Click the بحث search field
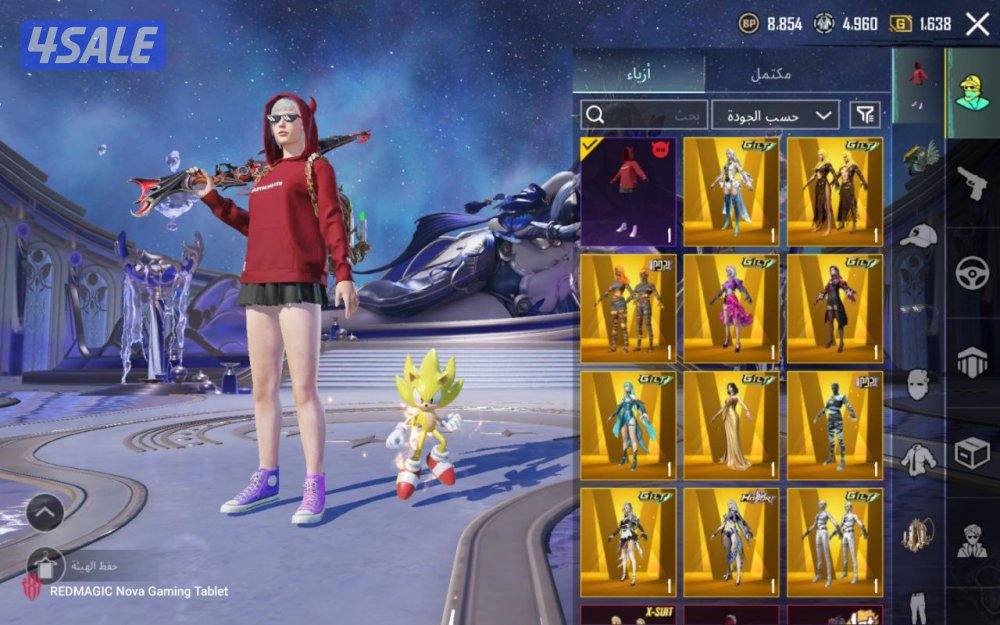Viewport: 1000px width, 625px height. pos(645,115)
